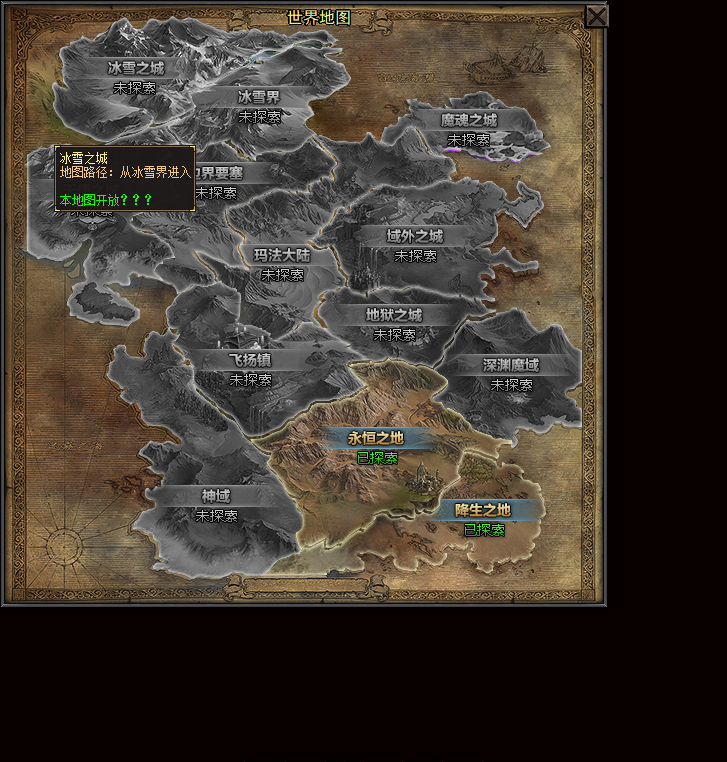
Task: Click the 域外之城 region label
Action: click(x=415, y=236)
